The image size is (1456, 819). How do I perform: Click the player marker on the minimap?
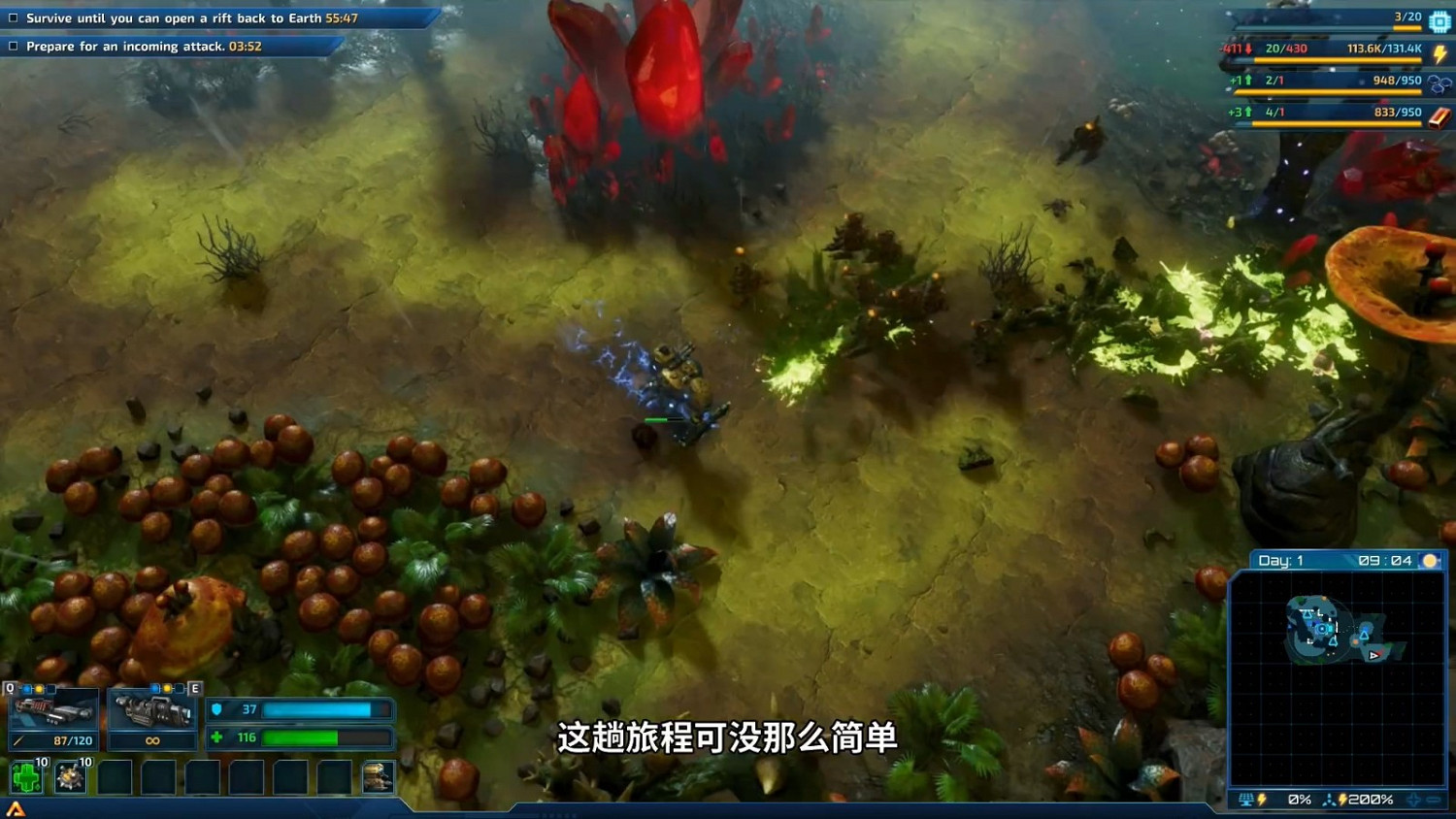[1322, 630]
